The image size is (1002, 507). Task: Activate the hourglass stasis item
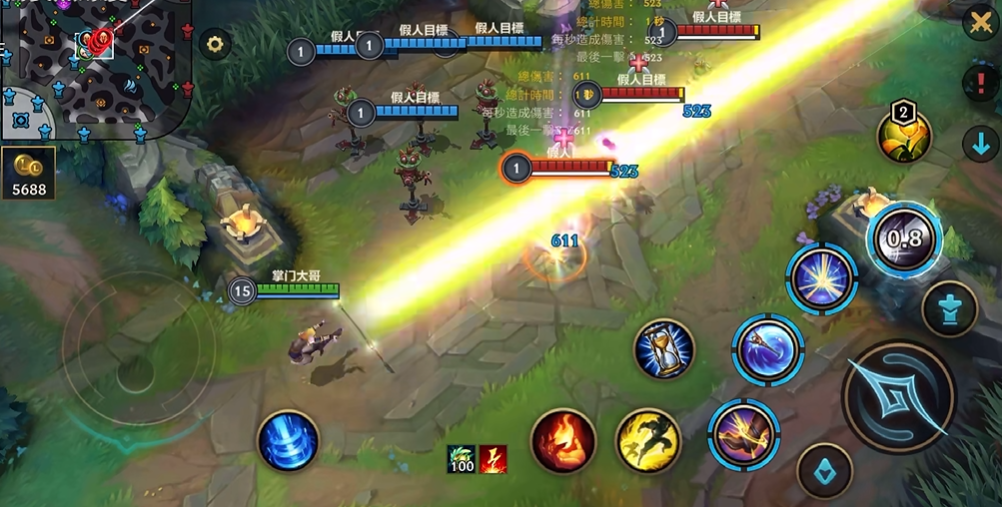tap(664, 349)
